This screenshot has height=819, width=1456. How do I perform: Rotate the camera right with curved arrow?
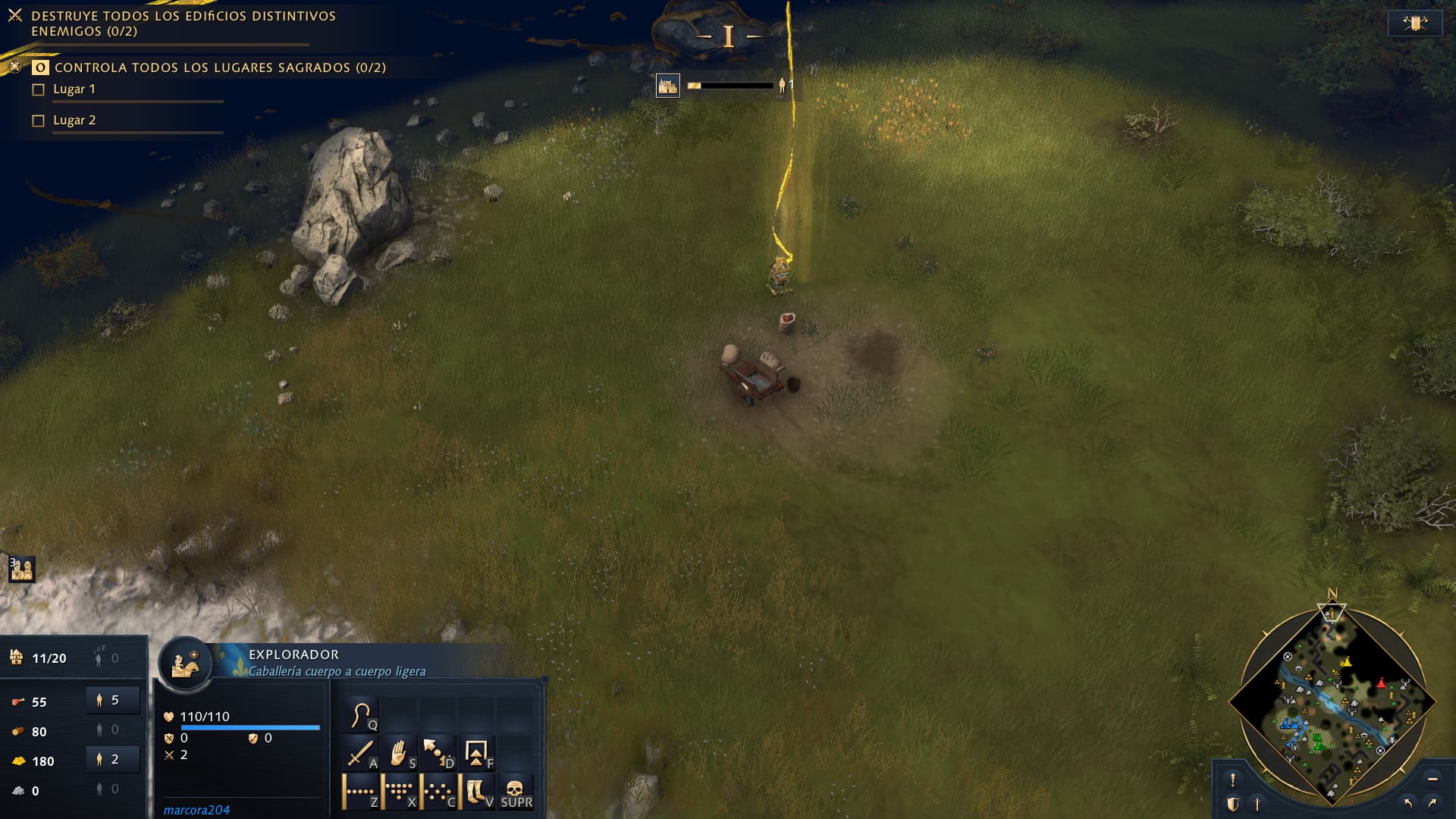1432,803
